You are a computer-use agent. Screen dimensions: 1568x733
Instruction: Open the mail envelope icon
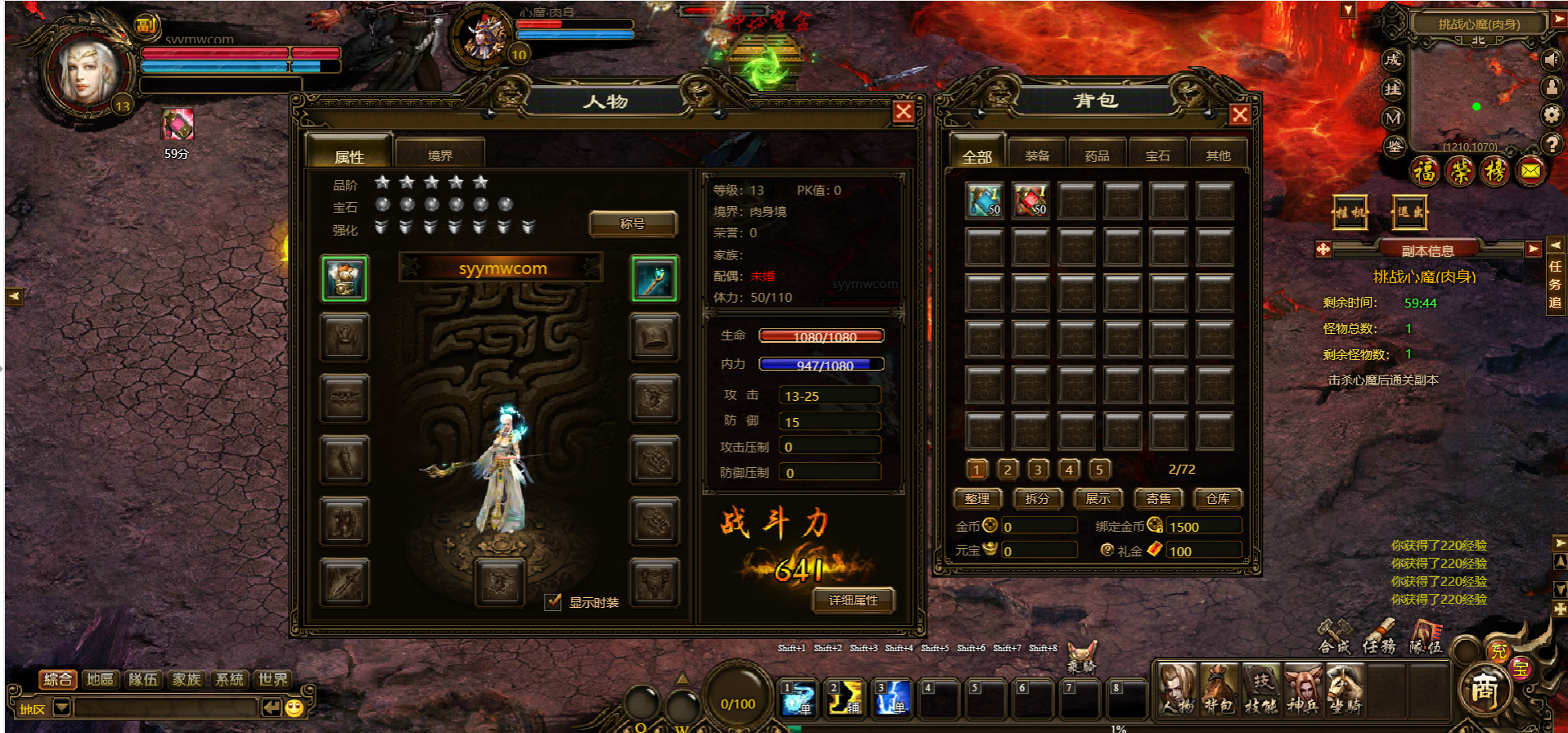point(1530,171)
